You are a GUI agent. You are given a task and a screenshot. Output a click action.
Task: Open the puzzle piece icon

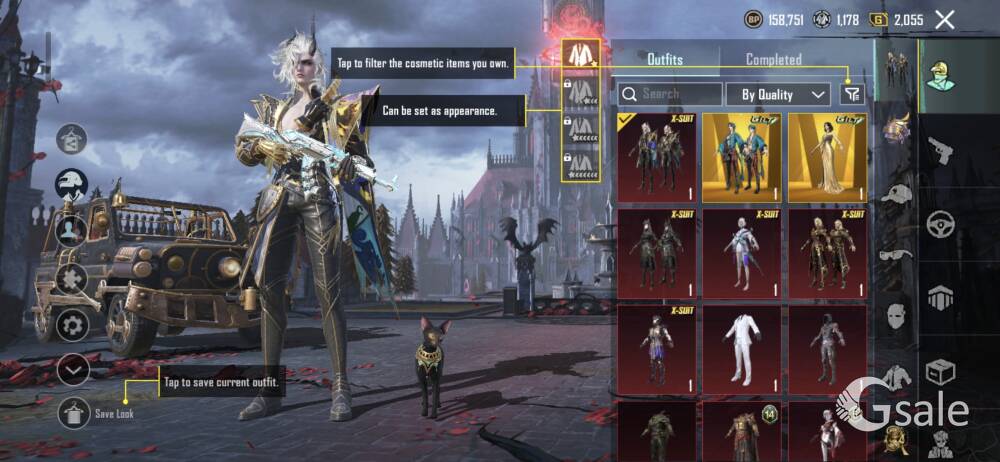[72, 278]
